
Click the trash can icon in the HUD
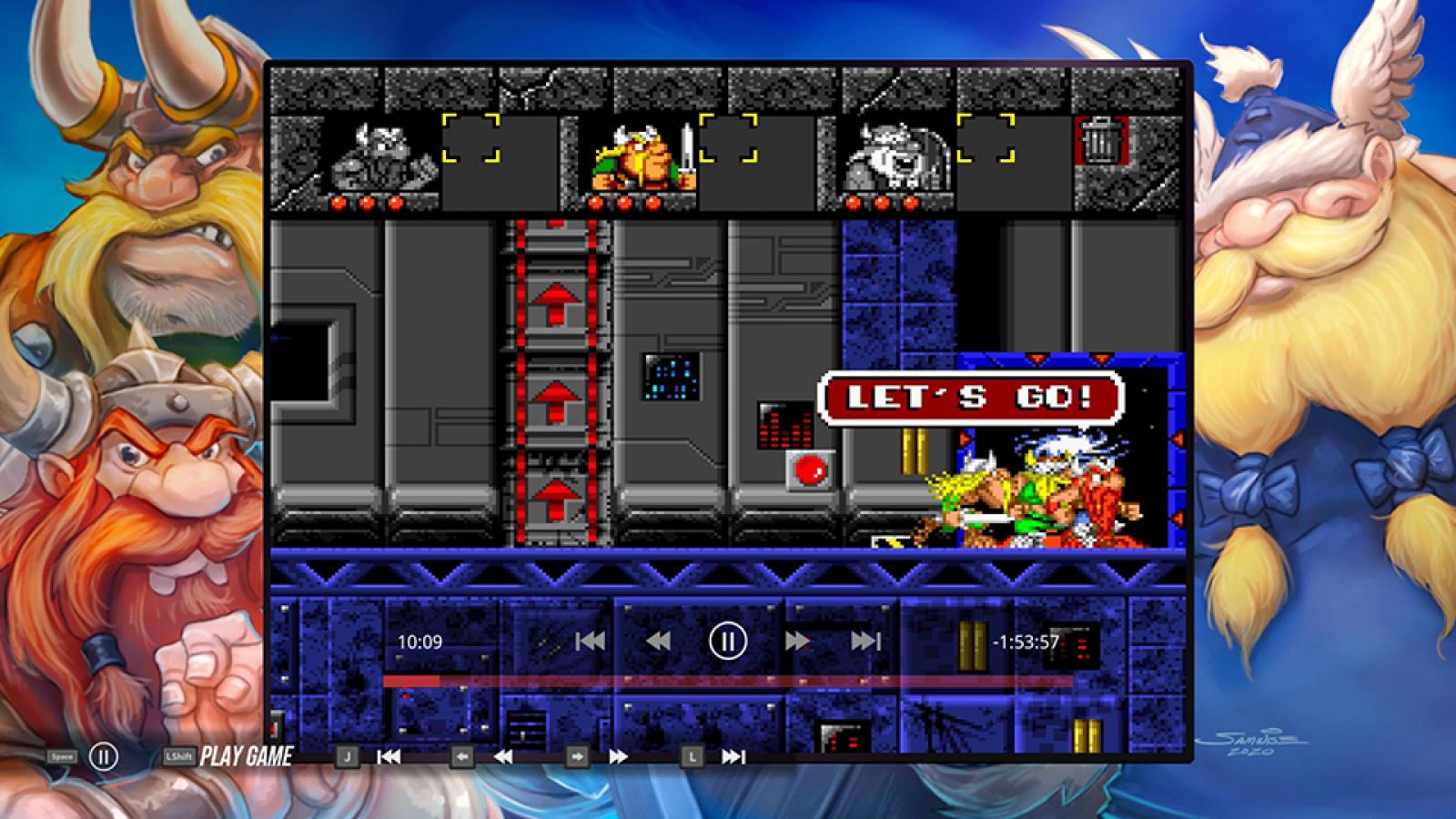(1102, 143)
